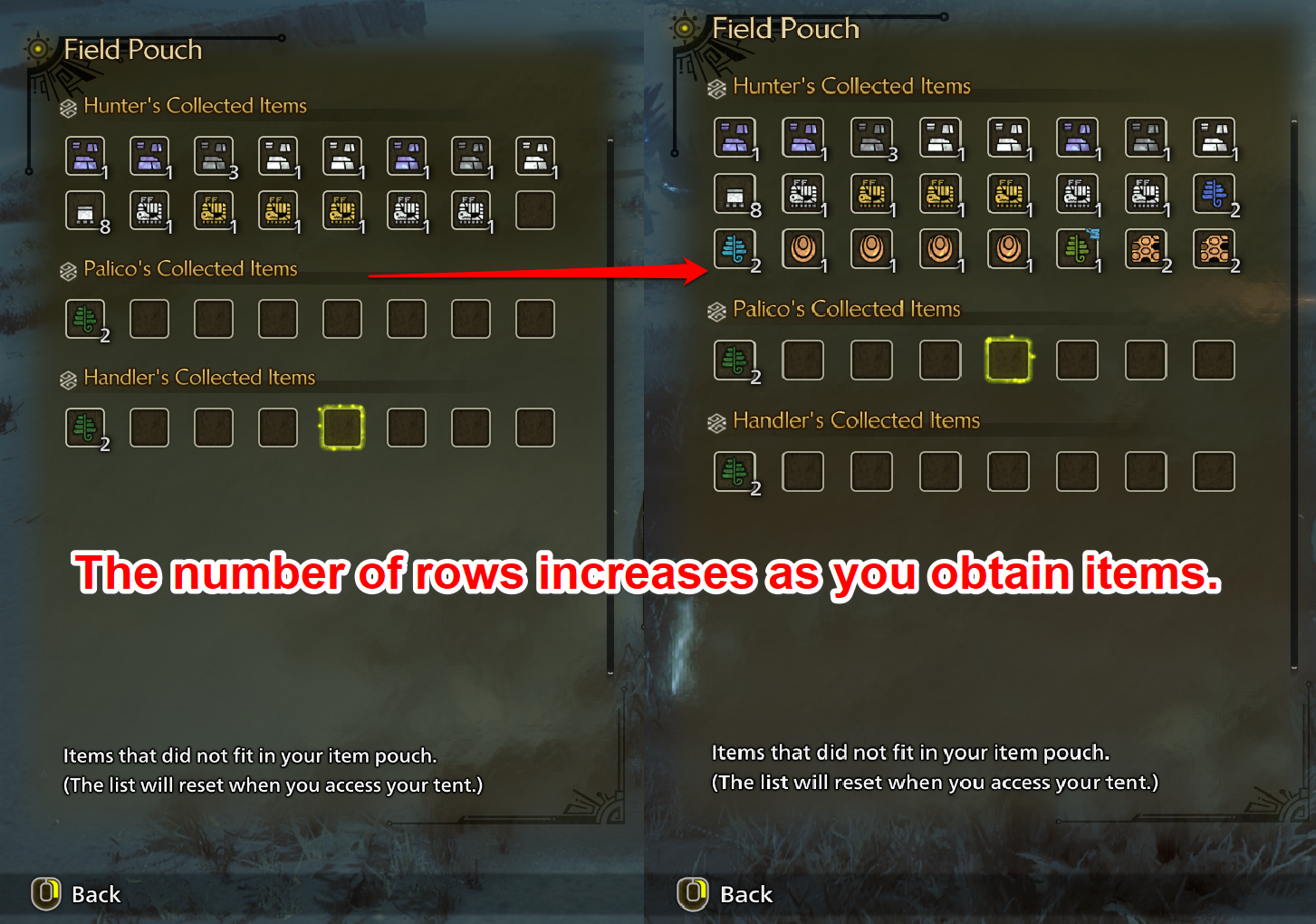Viewport: 1316px width, 924px height.
Task: Expand the Hunter's Collected Items section
Action: pos(195,106)
